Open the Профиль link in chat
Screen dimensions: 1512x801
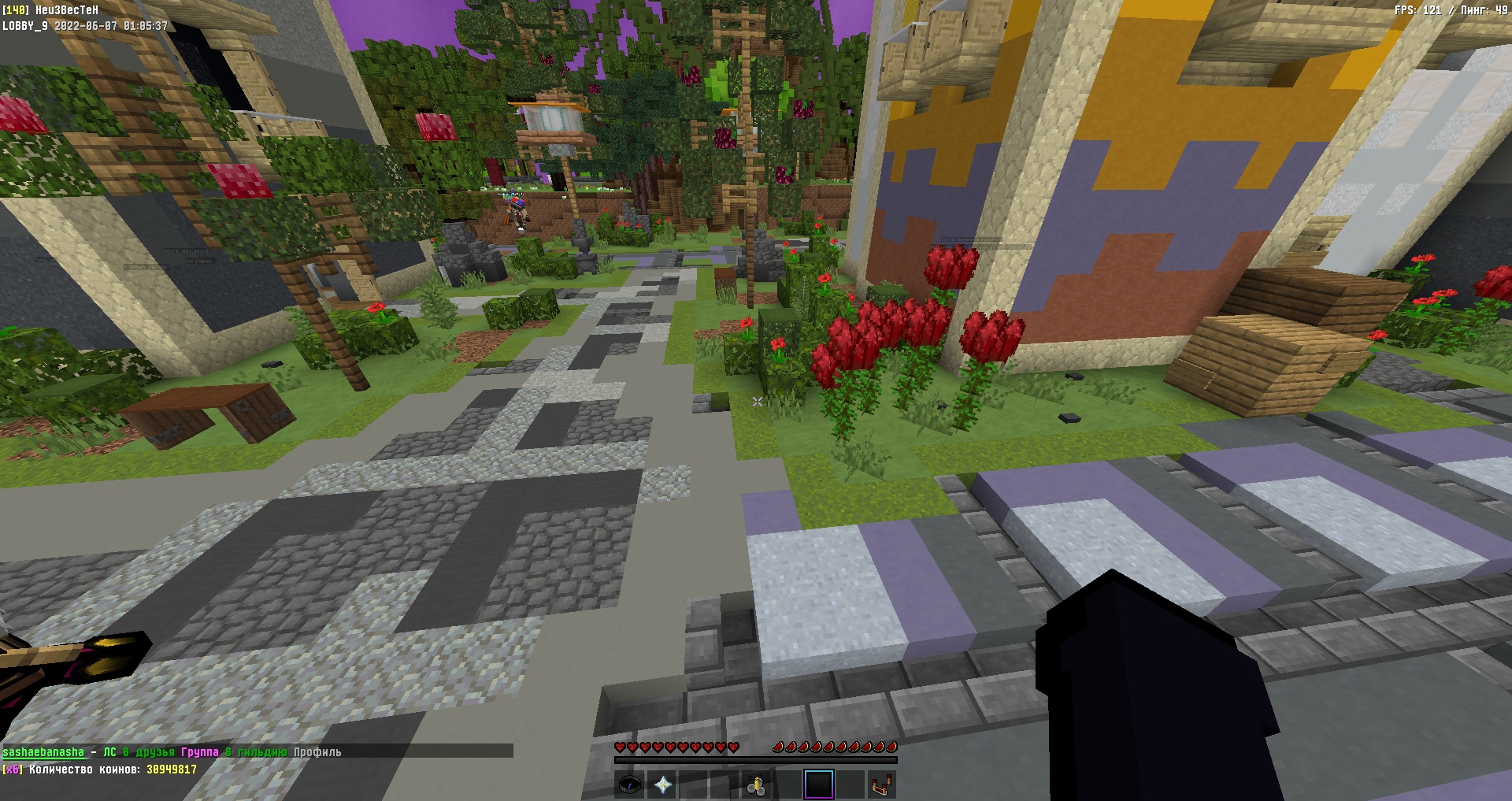[317, 752]
